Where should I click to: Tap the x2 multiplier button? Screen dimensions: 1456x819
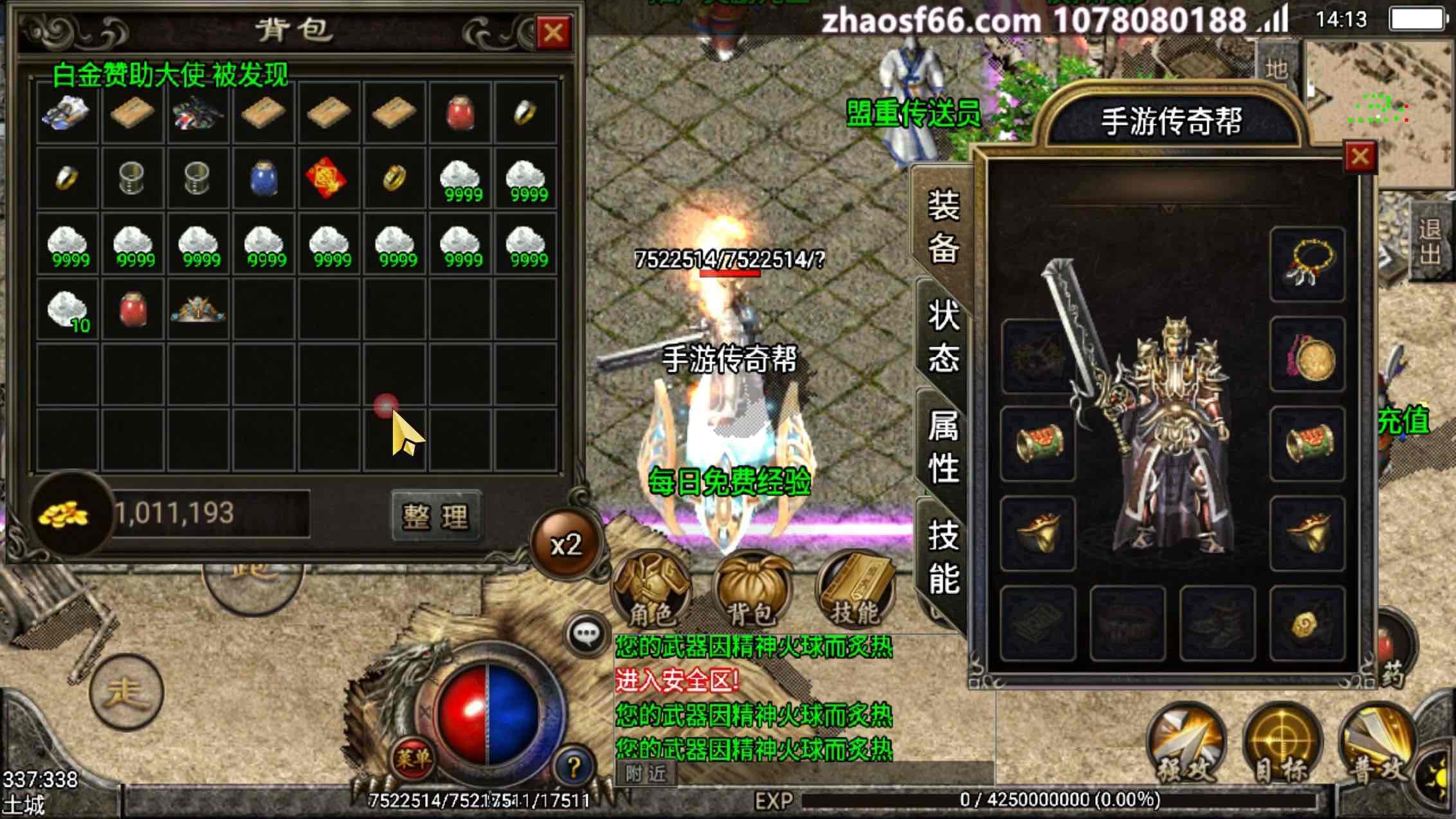click(x=566, y=545)
